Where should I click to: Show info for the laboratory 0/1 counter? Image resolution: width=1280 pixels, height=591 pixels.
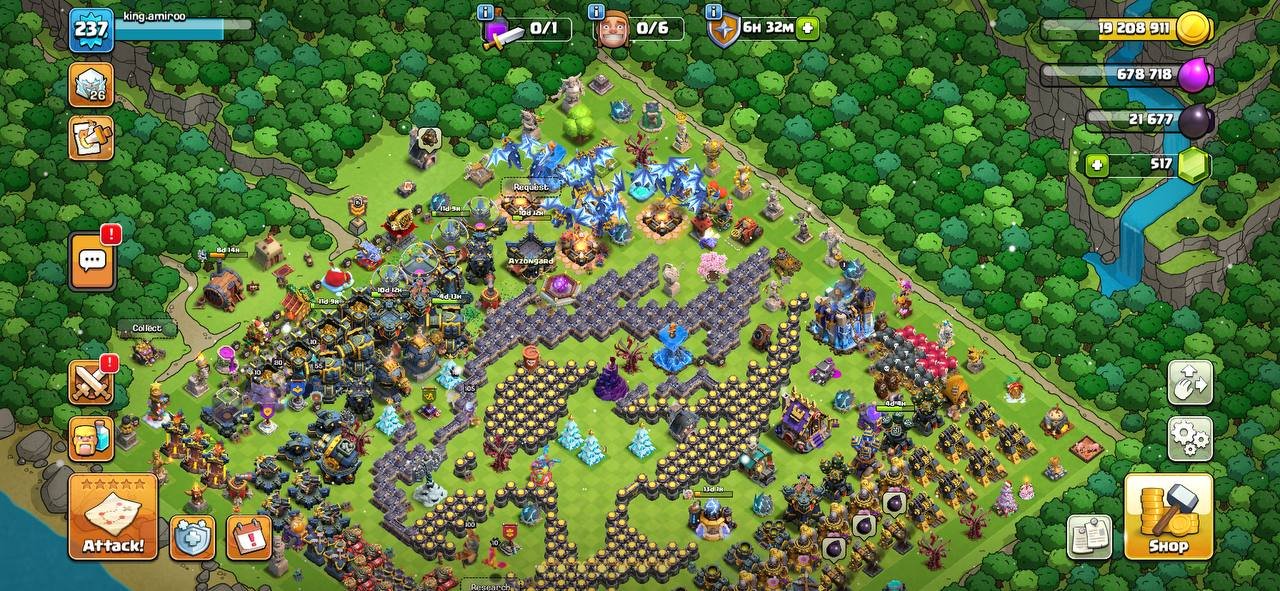pyautogui.click(x=485, y=12)
